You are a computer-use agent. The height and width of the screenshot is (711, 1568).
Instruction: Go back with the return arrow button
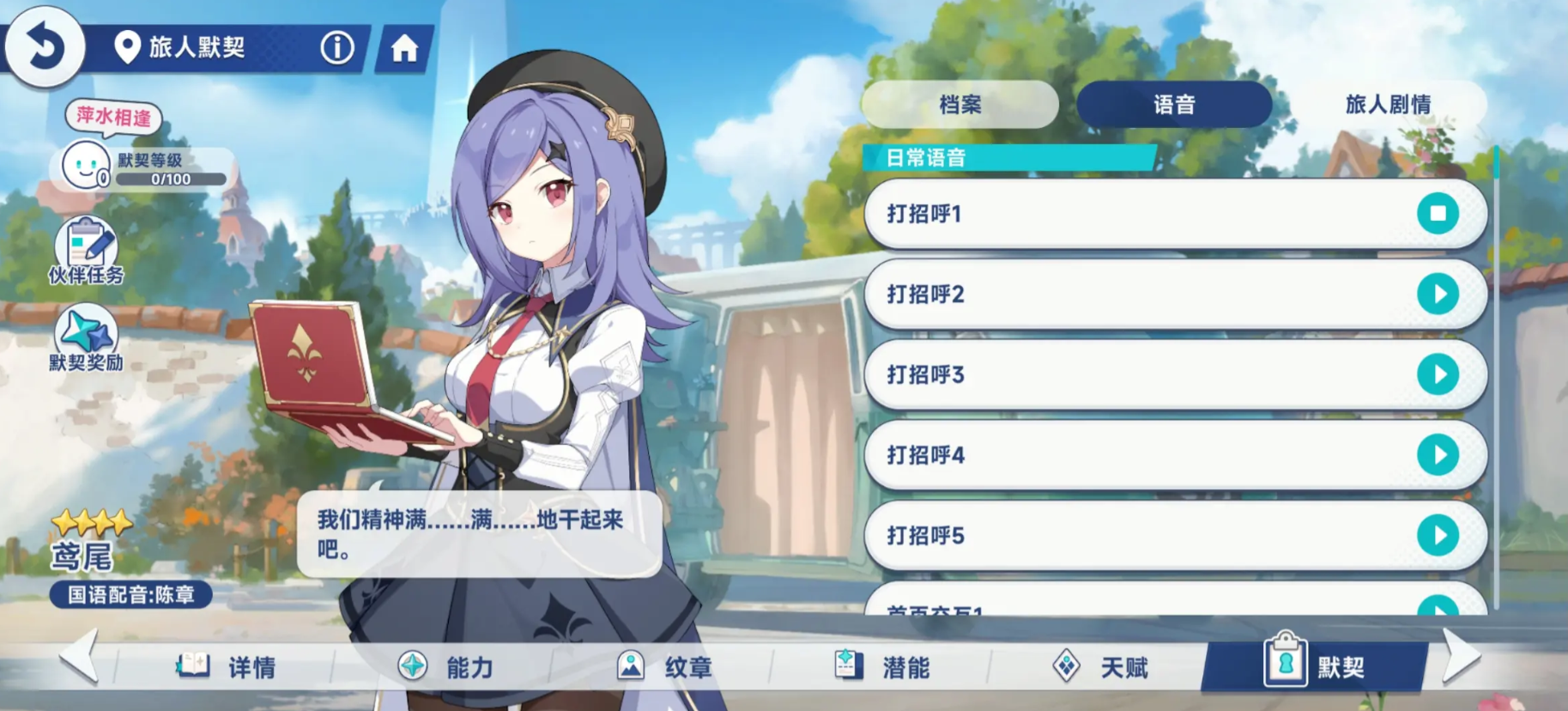[x=45, y=46]
